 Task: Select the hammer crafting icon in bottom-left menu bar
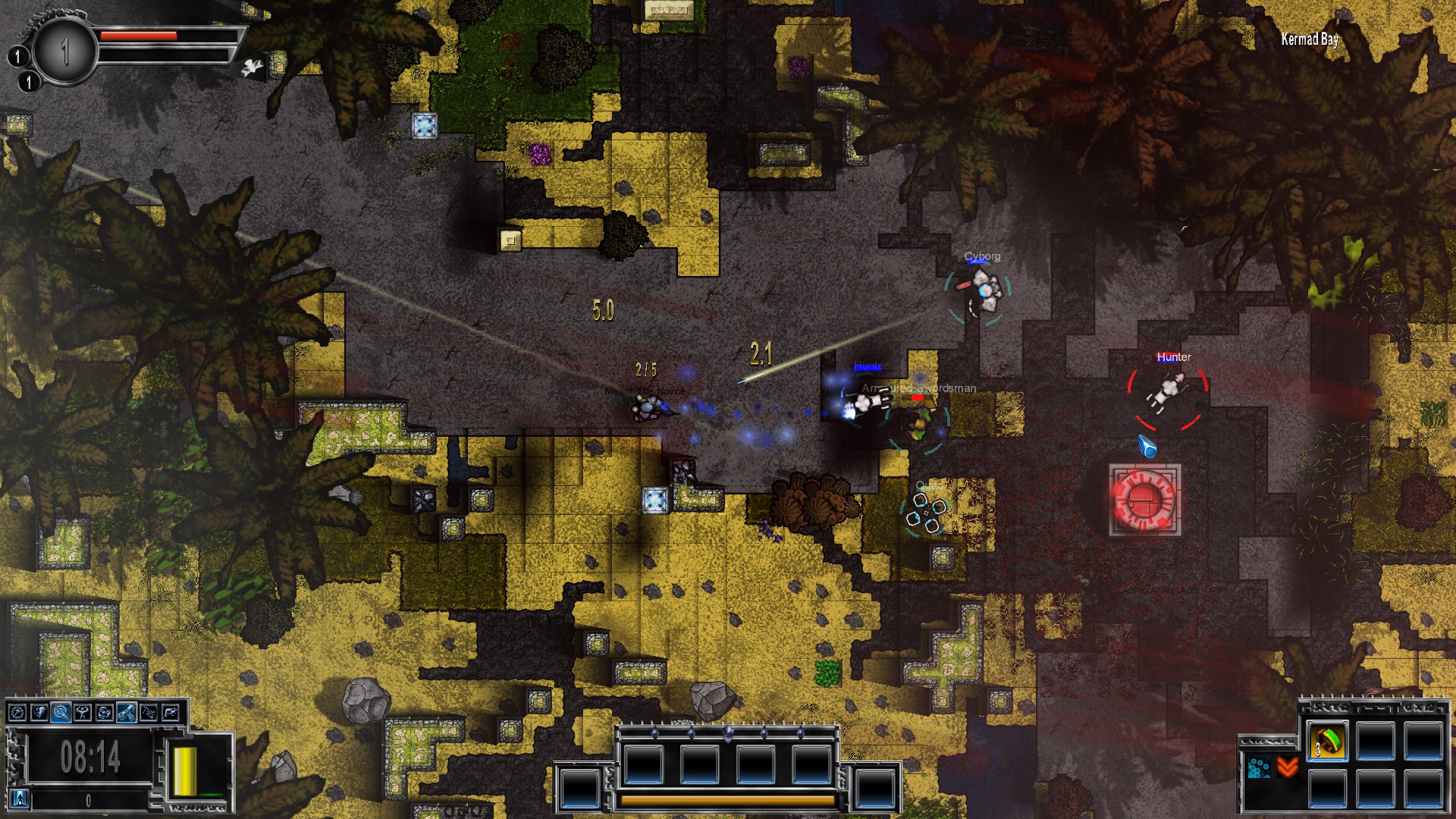coord(17,713)
